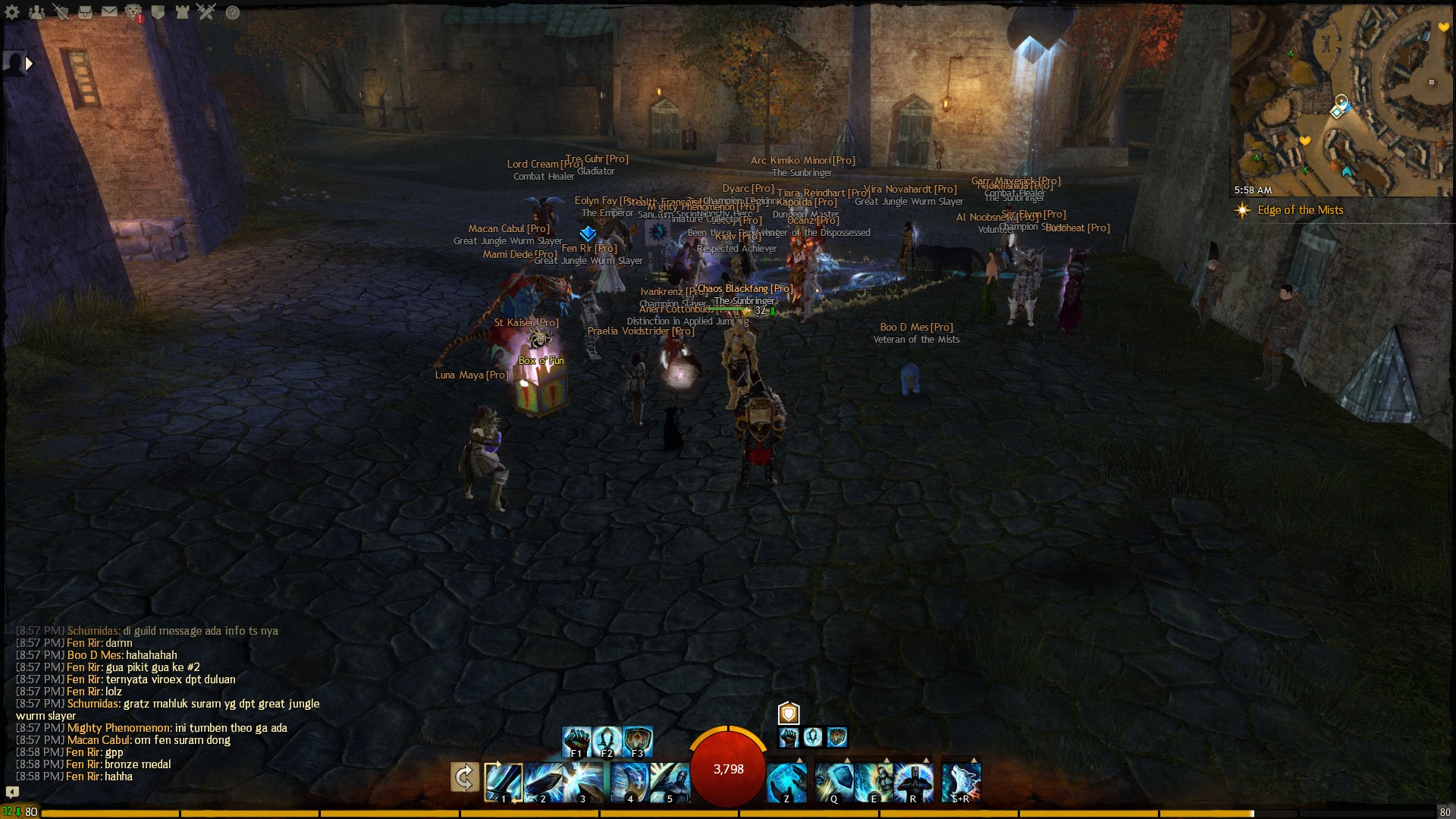Open the Hero panel sword-and-shield icon
The width and height of the screenshot is (1456, 819).
point(61,12)
